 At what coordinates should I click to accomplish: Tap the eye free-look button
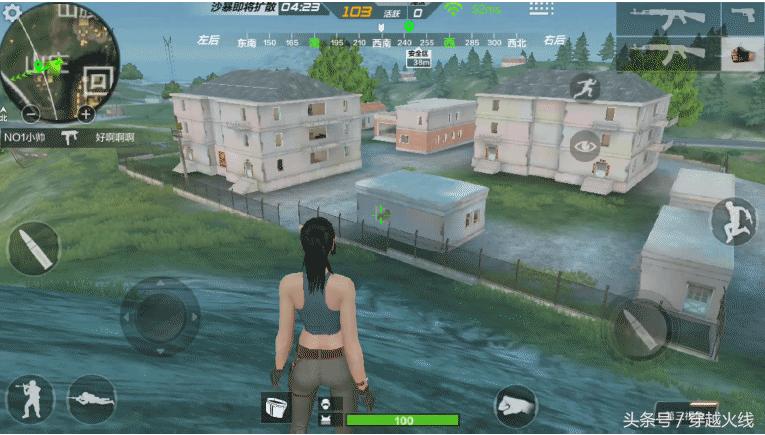584,146
